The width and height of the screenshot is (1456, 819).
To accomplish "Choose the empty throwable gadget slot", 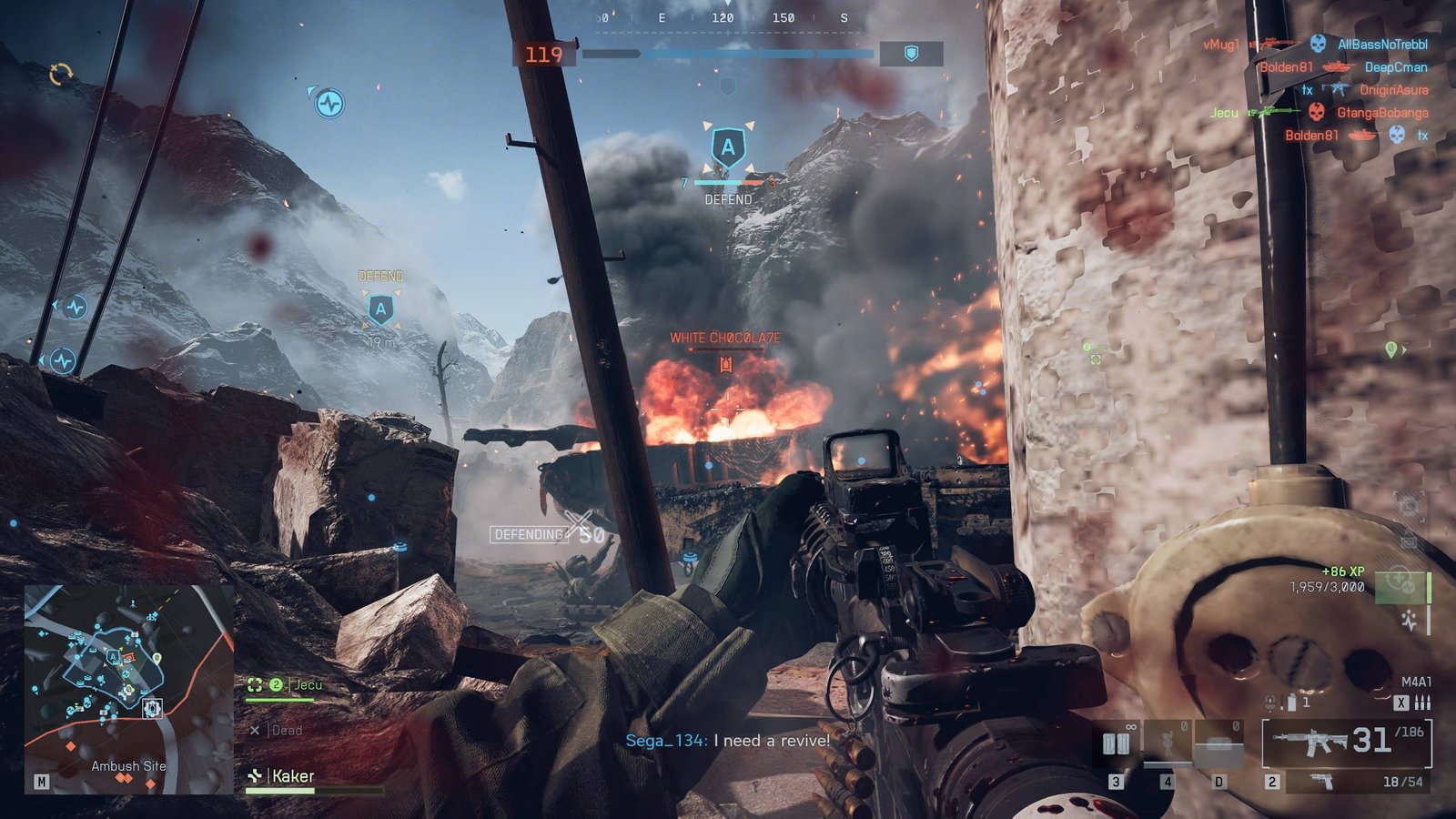I will [x=1167, y=743].
